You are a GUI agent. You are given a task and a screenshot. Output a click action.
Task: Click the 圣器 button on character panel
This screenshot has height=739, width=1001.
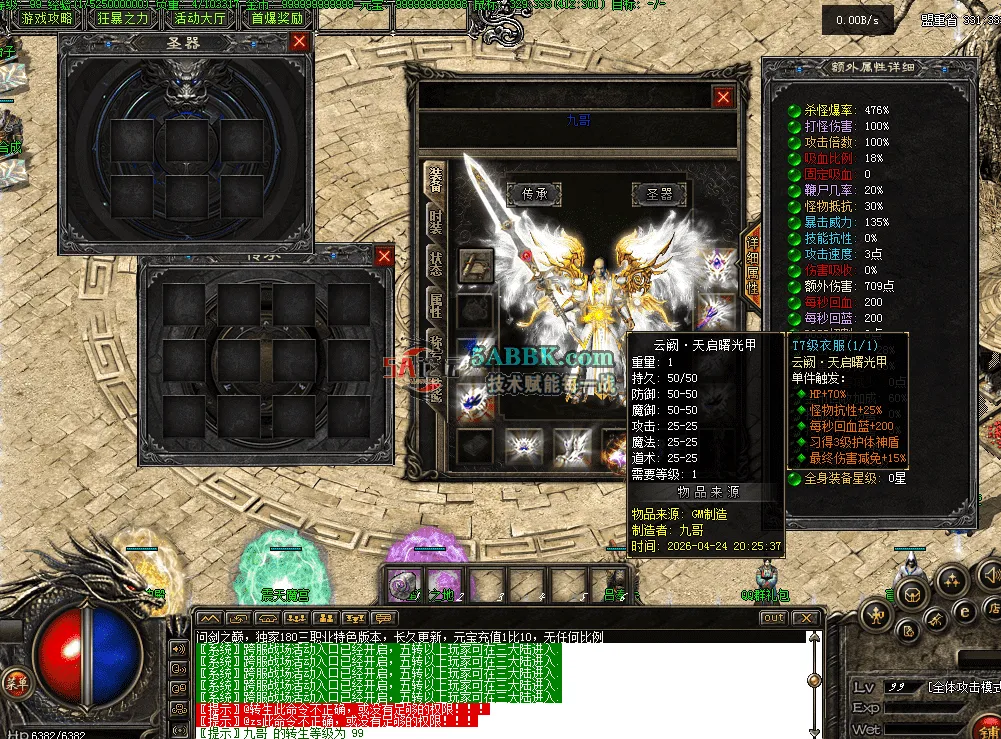[660, 194]
